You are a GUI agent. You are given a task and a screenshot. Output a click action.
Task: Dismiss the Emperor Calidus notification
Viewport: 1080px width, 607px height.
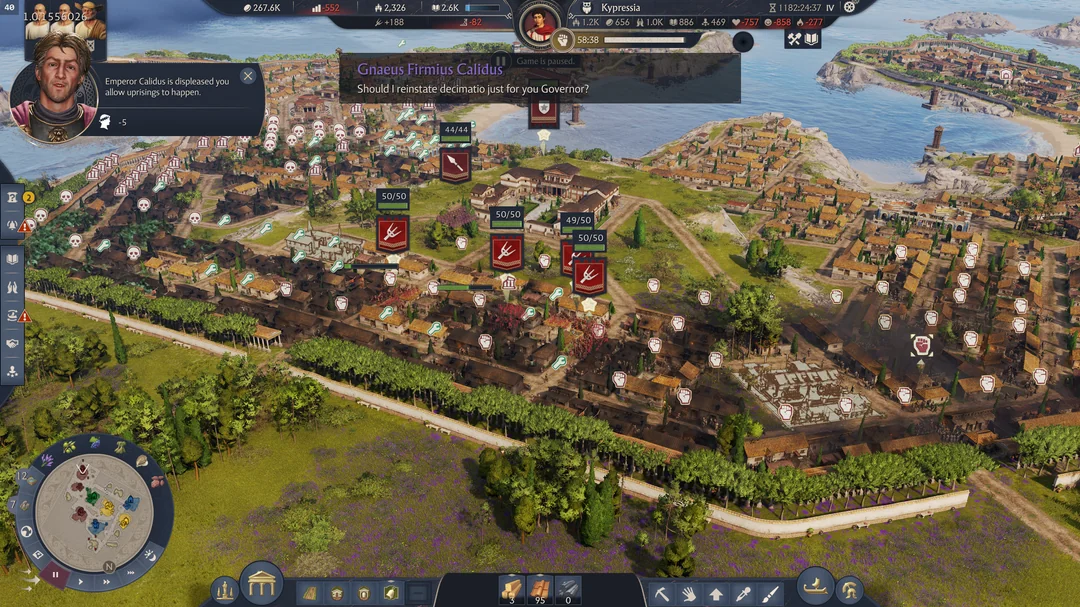point(248,75)
